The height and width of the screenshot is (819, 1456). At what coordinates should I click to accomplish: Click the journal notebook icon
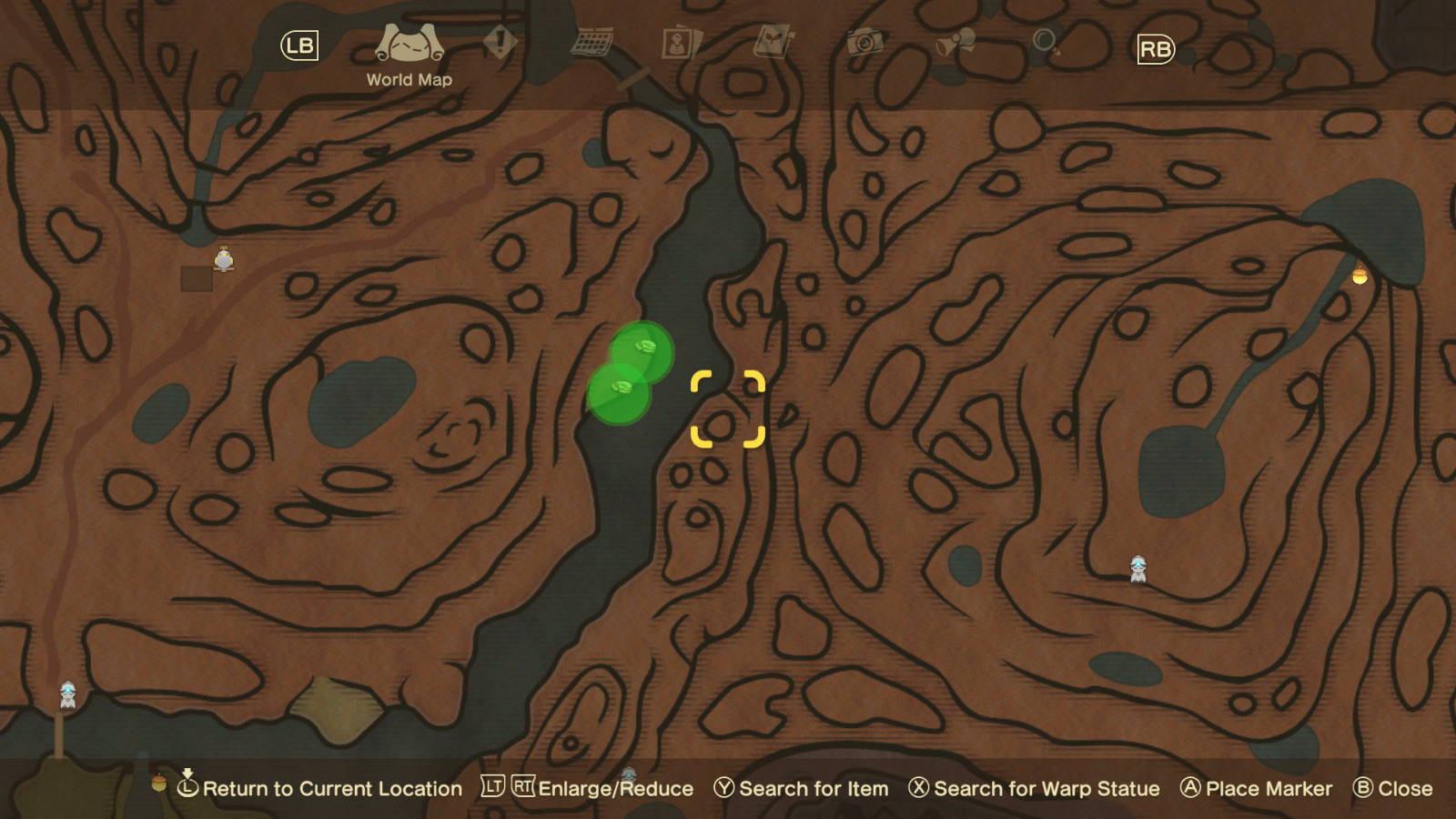coord(771,41)
